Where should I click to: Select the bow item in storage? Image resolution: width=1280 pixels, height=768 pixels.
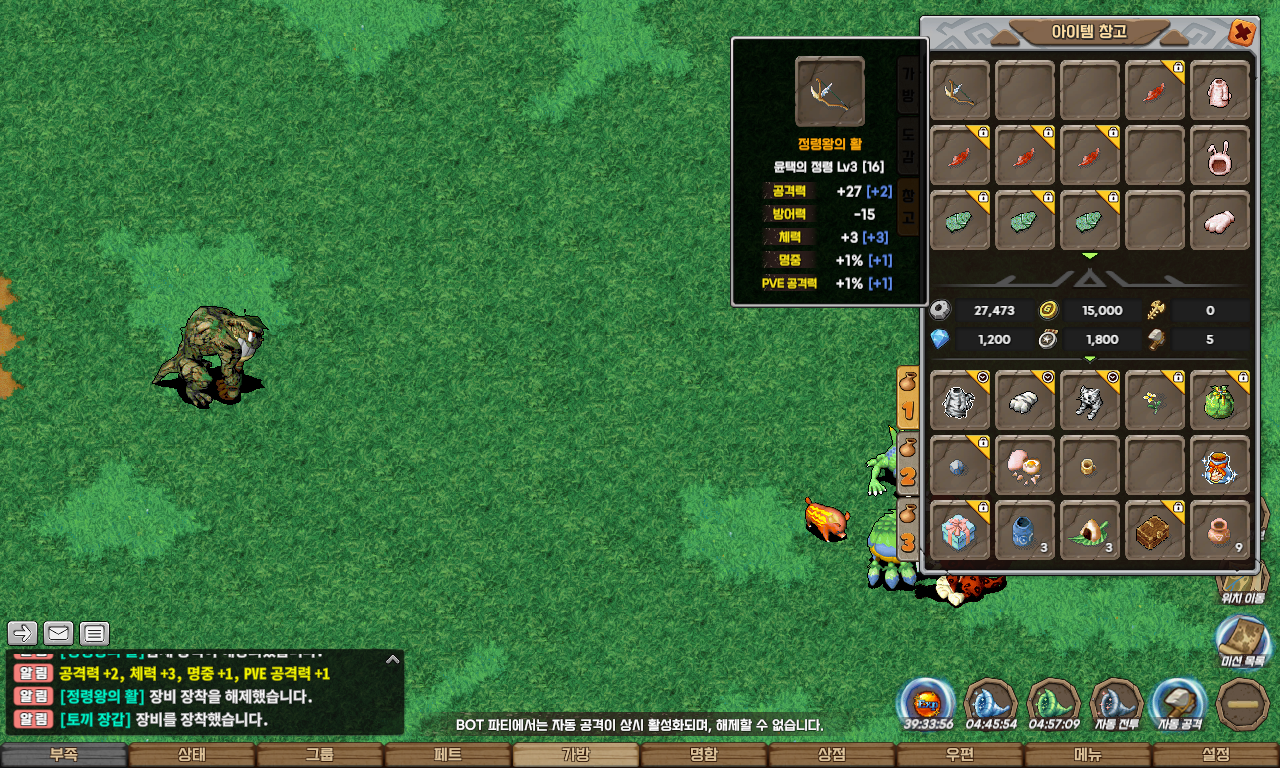(960, 91)
